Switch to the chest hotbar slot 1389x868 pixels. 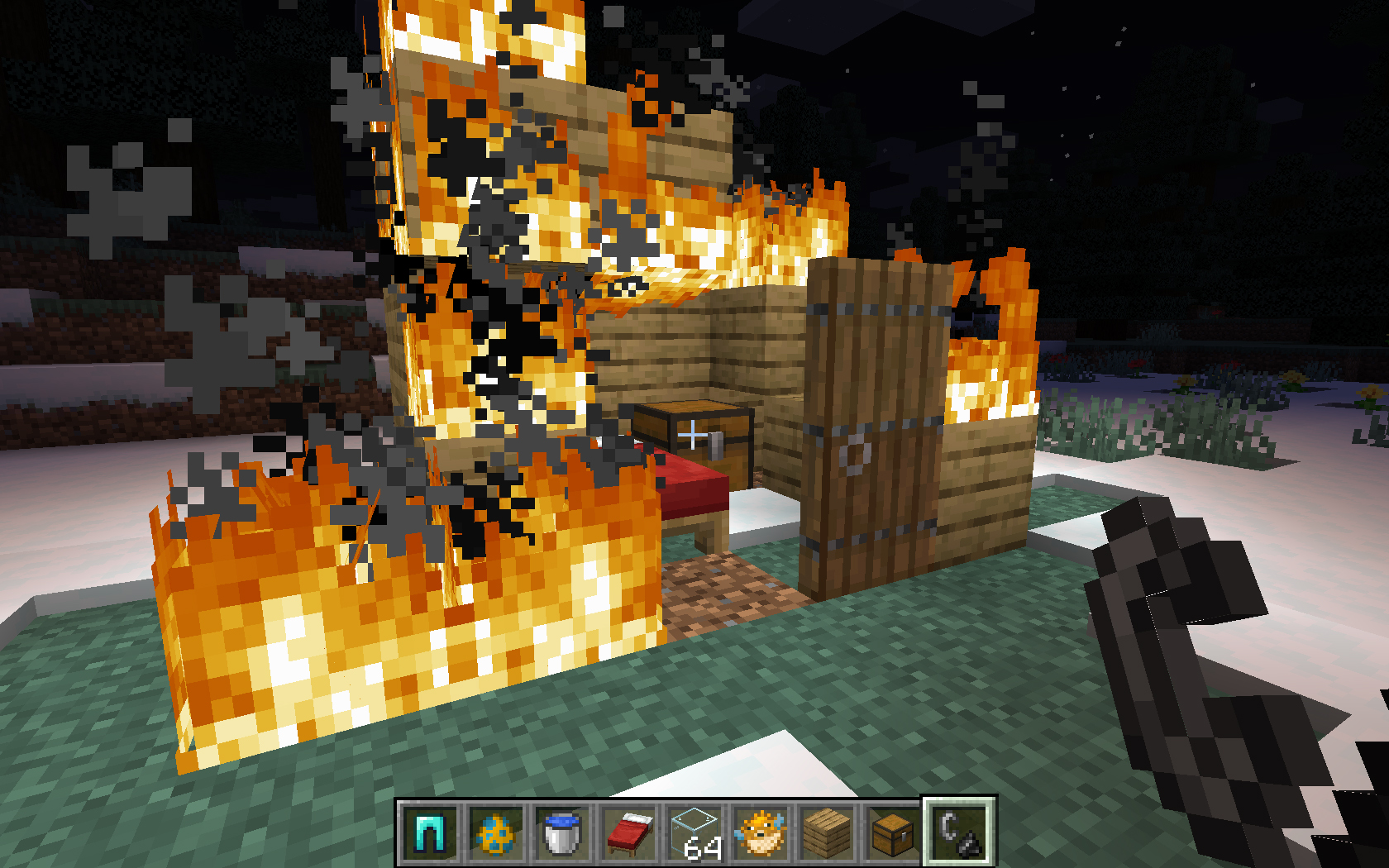click(x=893, y=832)
